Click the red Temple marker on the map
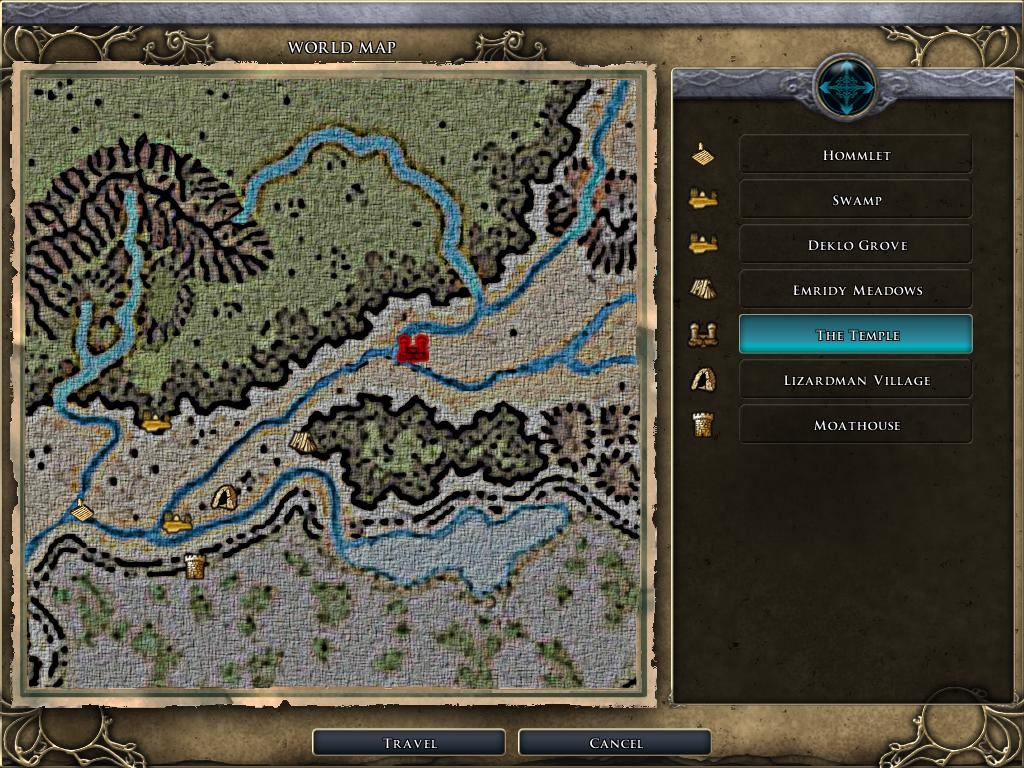The width and height of the screenshot is (1024, 768). click(413, 348)
